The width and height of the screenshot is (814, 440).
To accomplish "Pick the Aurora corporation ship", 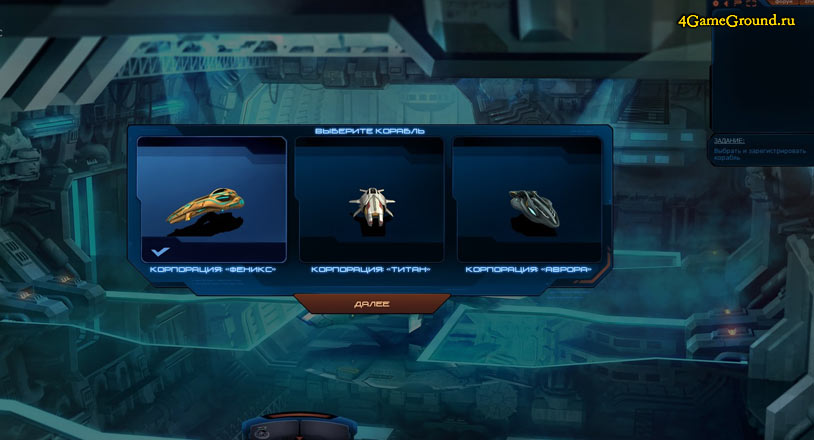I will [x=528, y=200].
